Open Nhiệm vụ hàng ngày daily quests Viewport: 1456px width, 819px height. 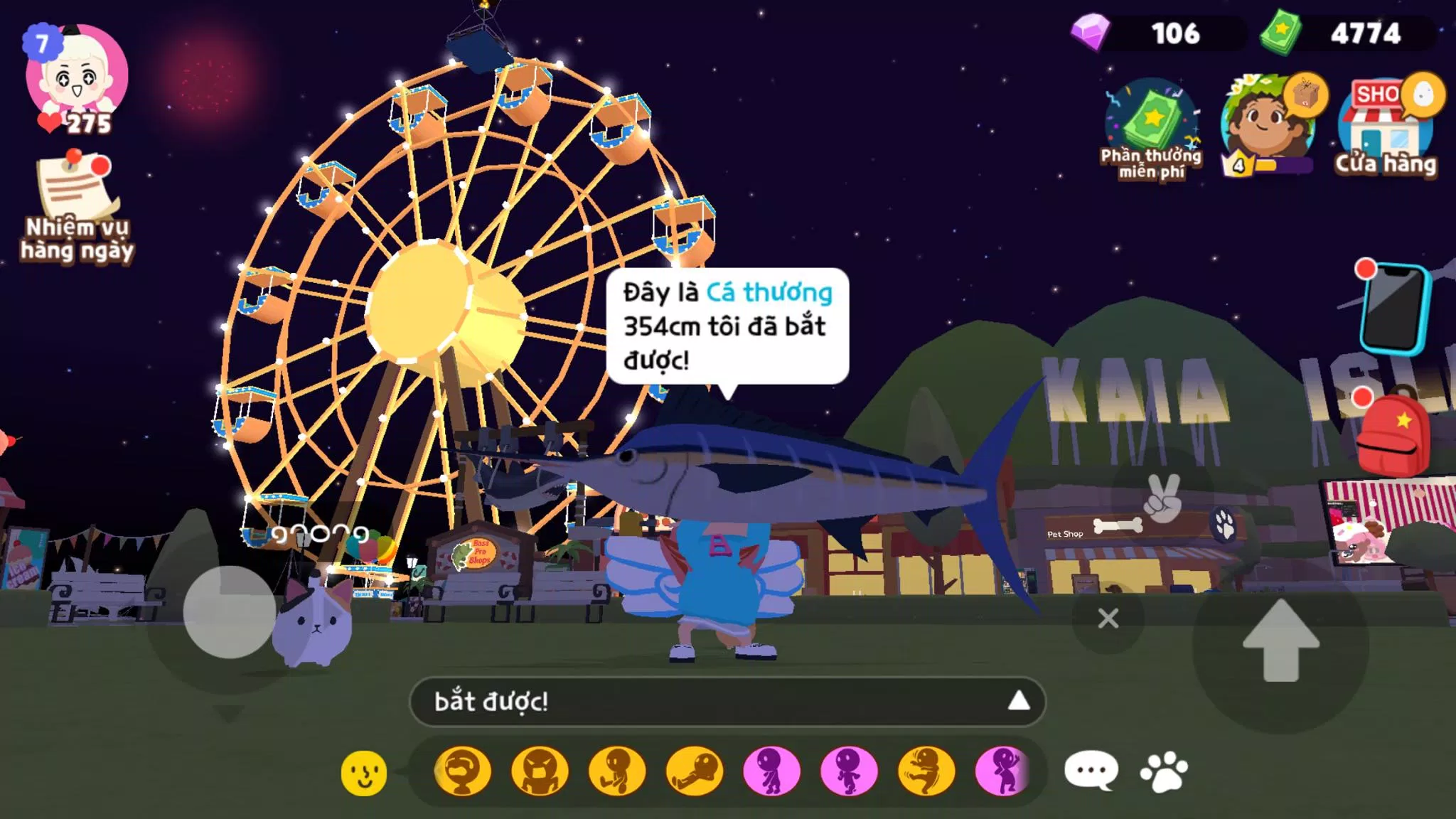pos(76,206)
